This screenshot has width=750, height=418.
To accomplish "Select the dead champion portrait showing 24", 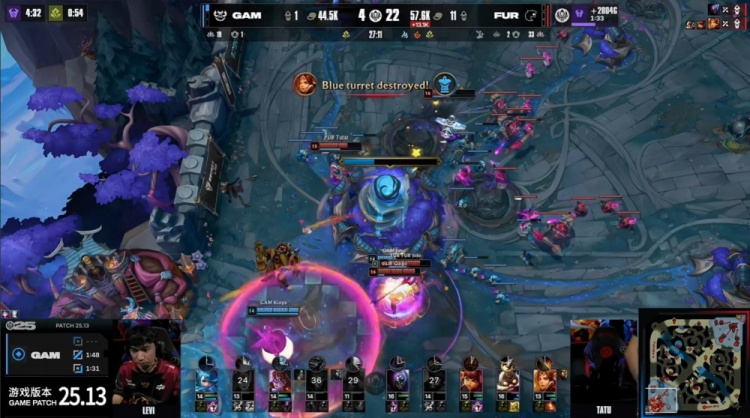I will [241, 381].
